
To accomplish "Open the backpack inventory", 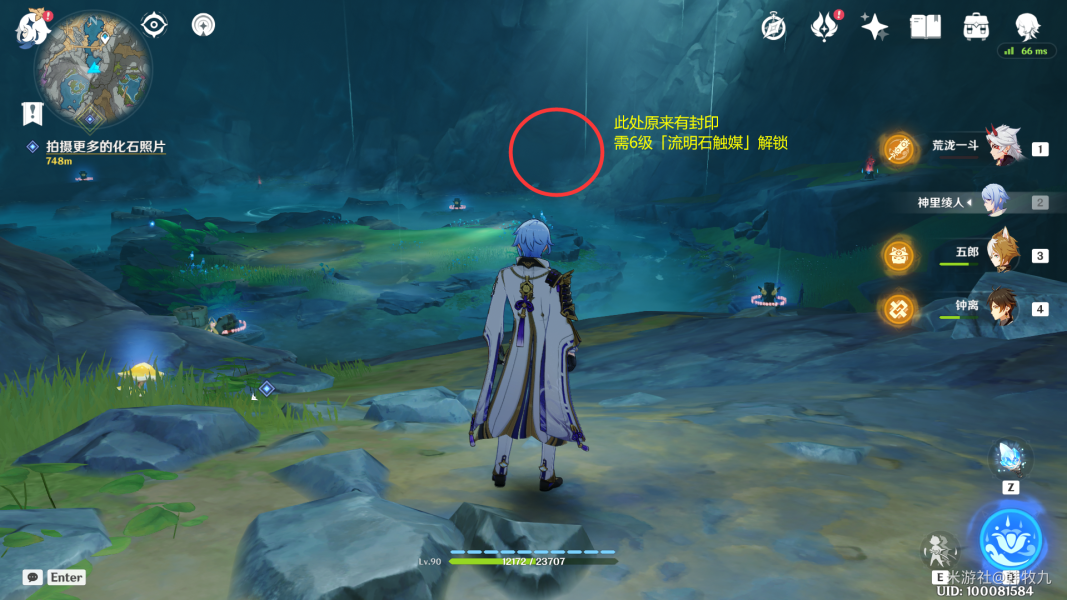I will pos(976,27).
